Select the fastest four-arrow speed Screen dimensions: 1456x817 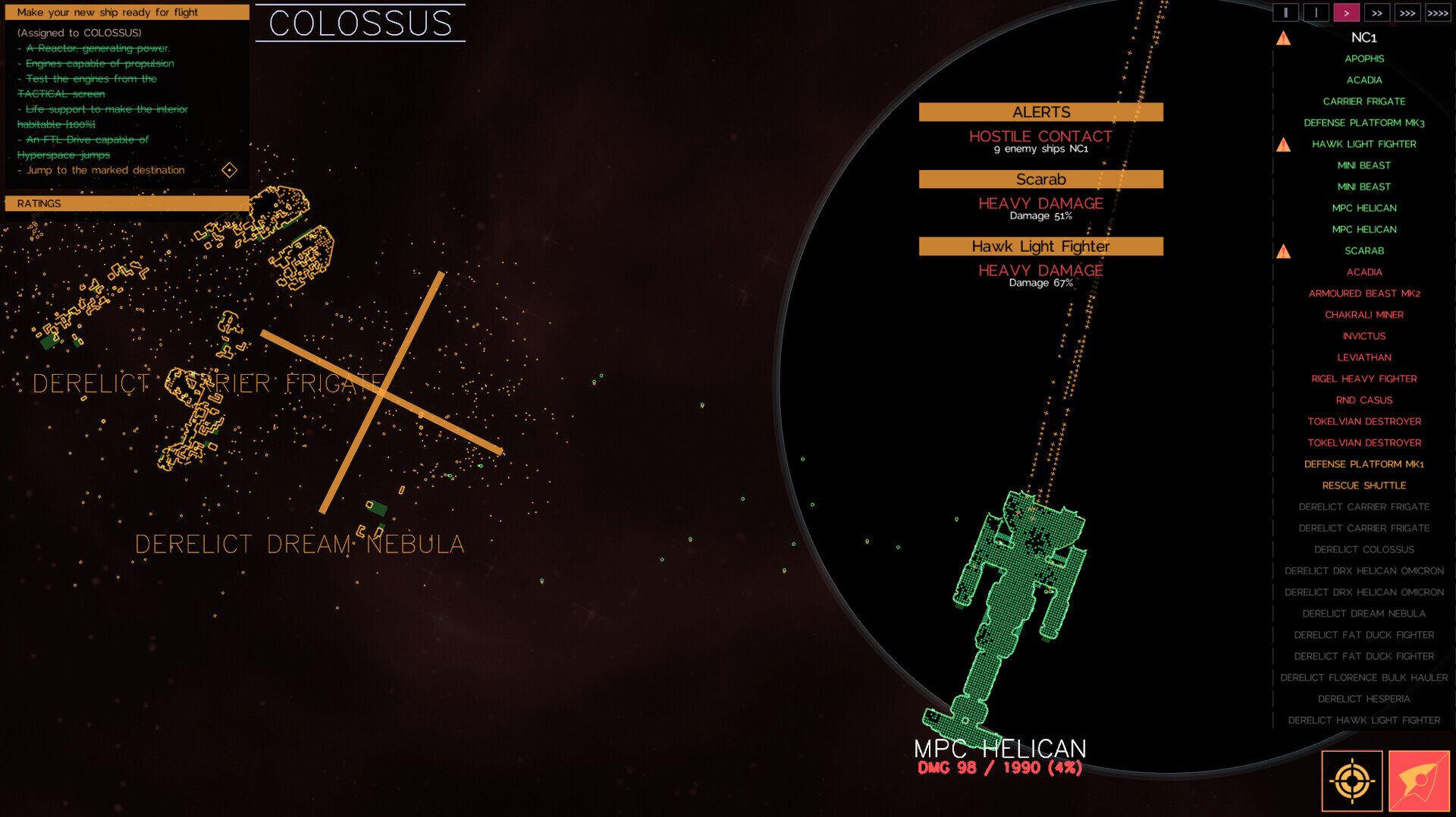click(1438, 13)
